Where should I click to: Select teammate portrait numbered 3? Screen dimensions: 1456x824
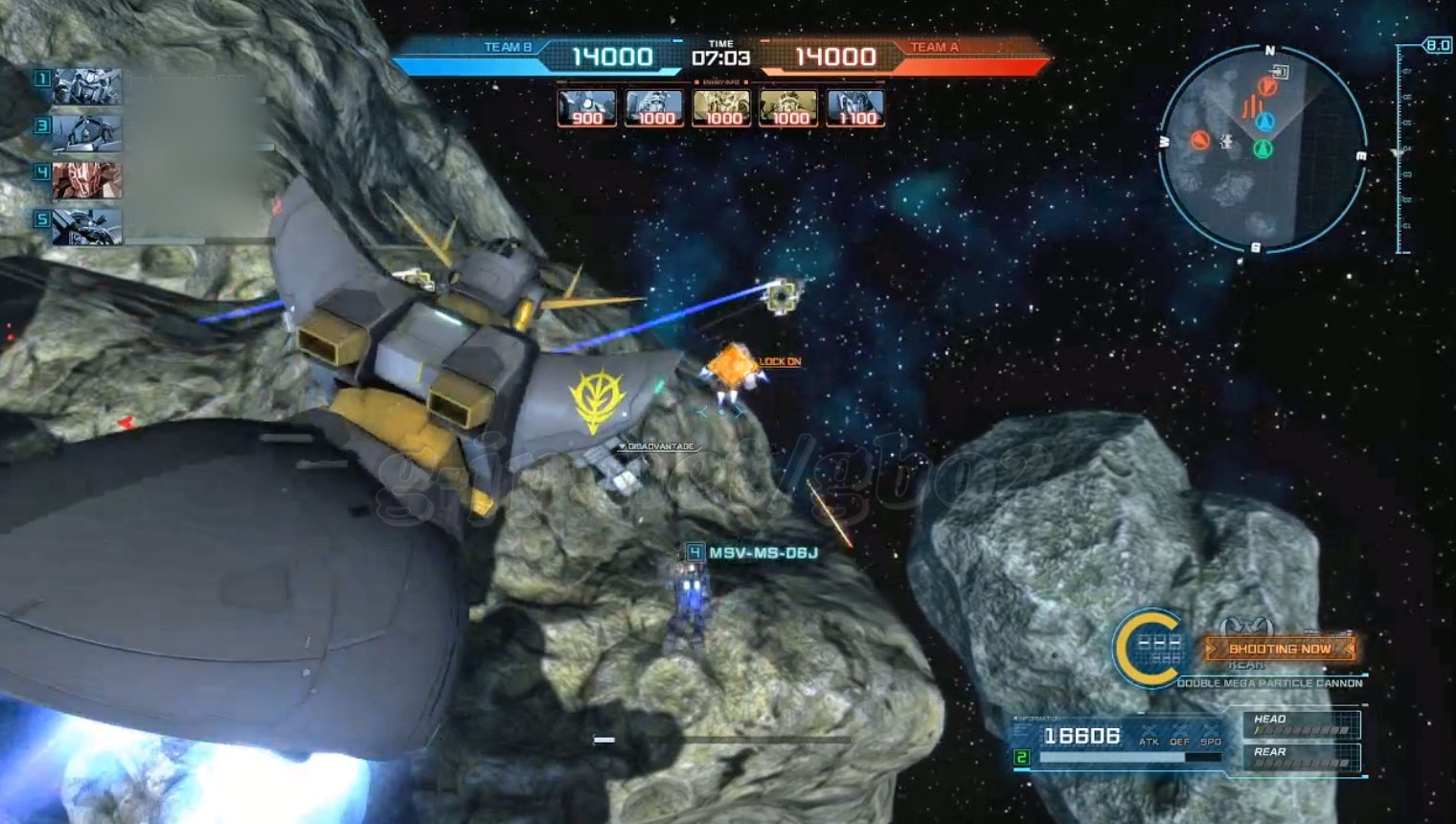[x=86, y=133]
